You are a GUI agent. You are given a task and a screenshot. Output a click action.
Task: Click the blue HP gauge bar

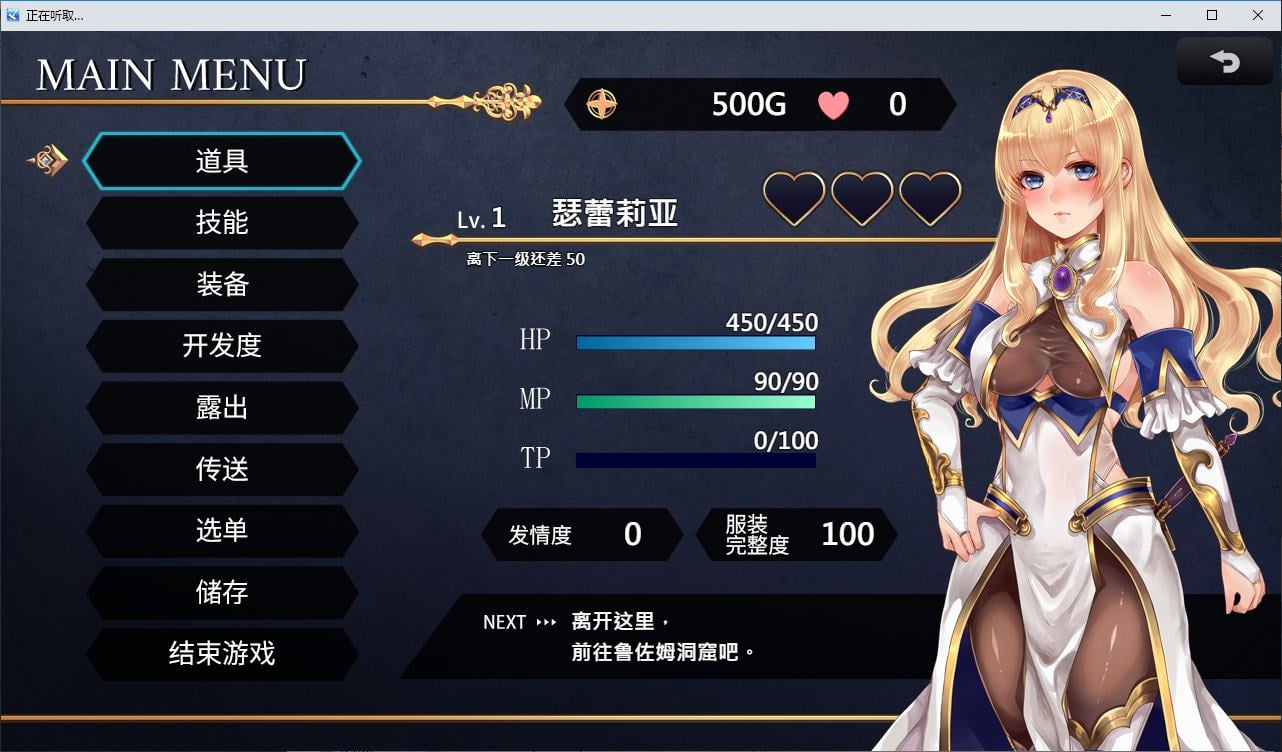(x=695, y=342)
